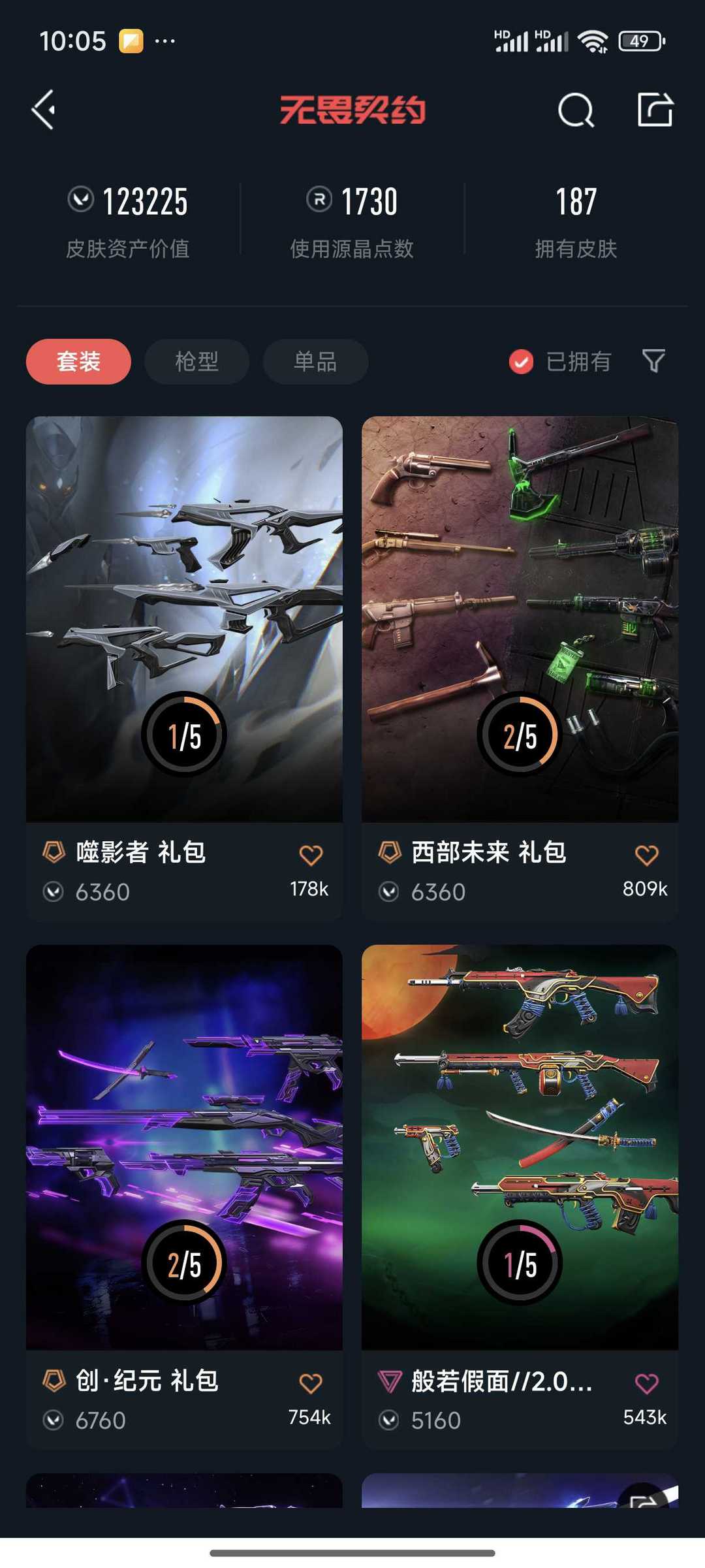Open the 般若假面//2.0 bundle thumbnail
705x1568 pixels.
[520, 1147]
